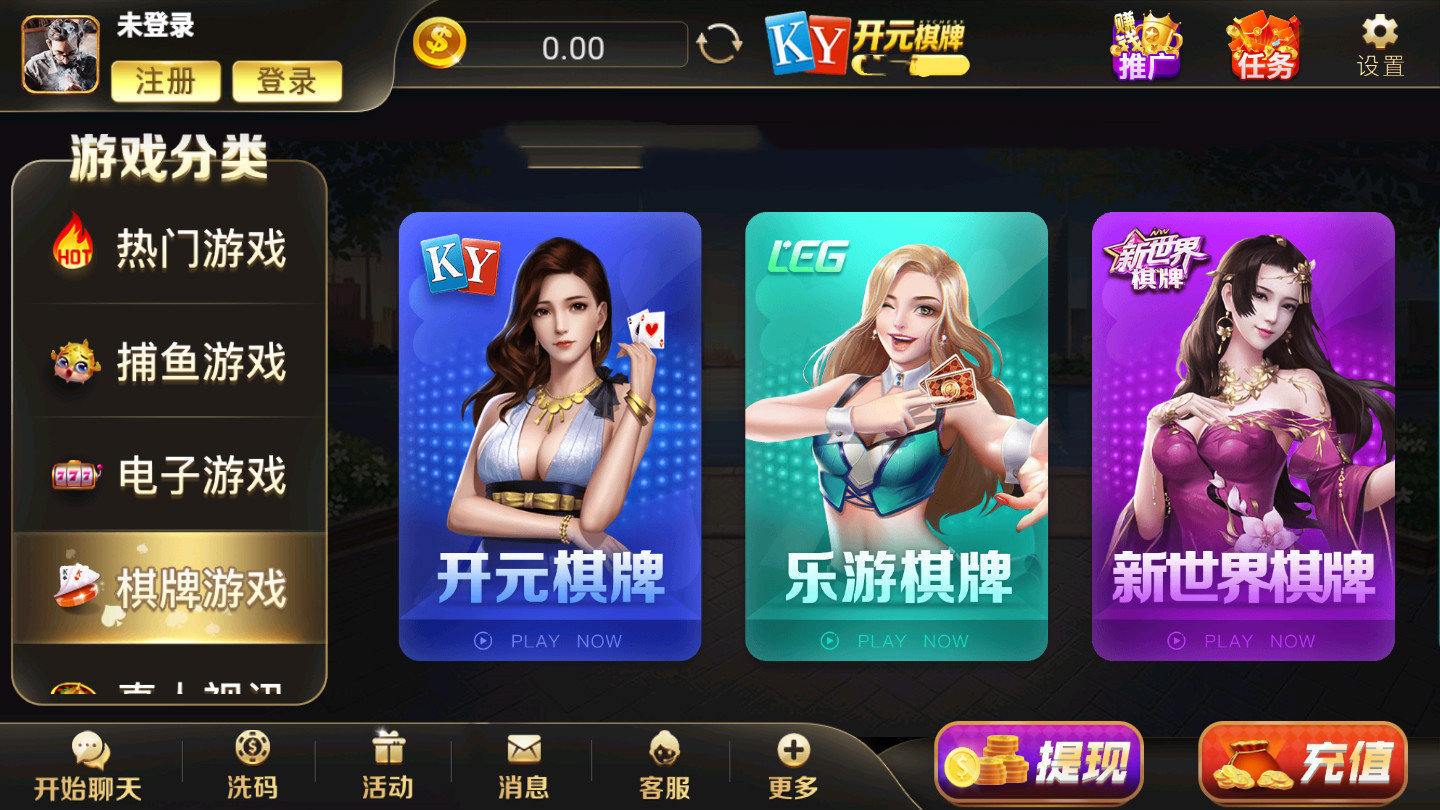The height and width of the screenshot is (810, 1440).
Task: Expand the 更多 more options icon
Action: (793, 765)
